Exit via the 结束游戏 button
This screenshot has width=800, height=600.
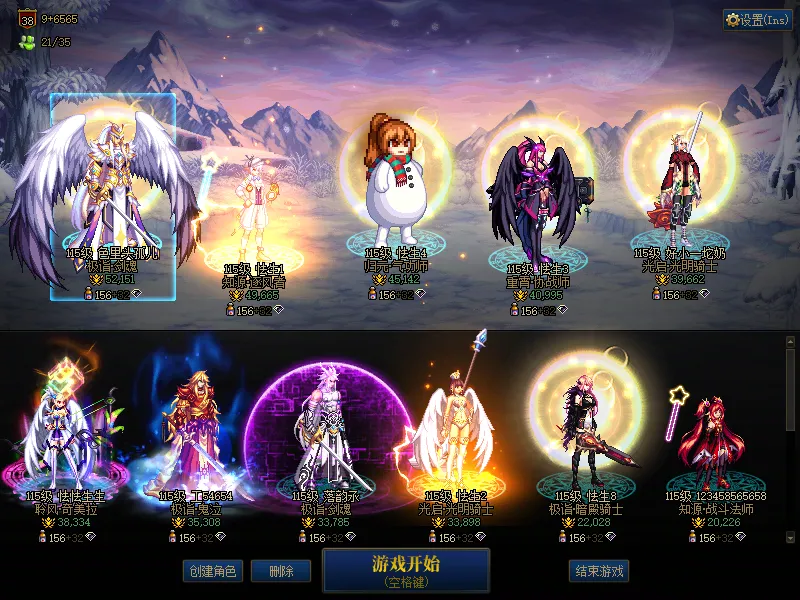[x=599, y=571]
